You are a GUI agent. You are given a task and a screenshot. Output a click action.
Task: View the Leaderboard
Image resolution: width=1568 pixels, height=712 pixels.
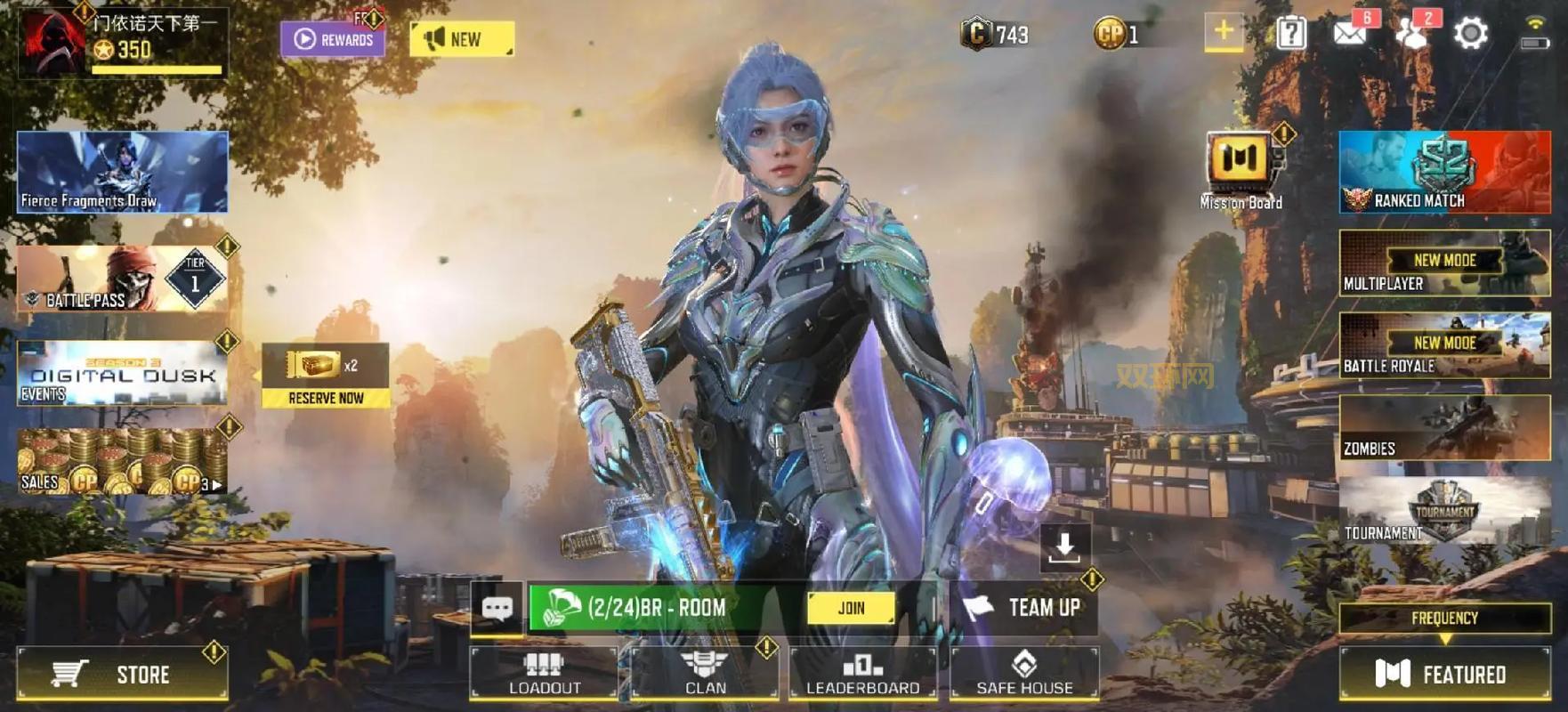(862, 673)
